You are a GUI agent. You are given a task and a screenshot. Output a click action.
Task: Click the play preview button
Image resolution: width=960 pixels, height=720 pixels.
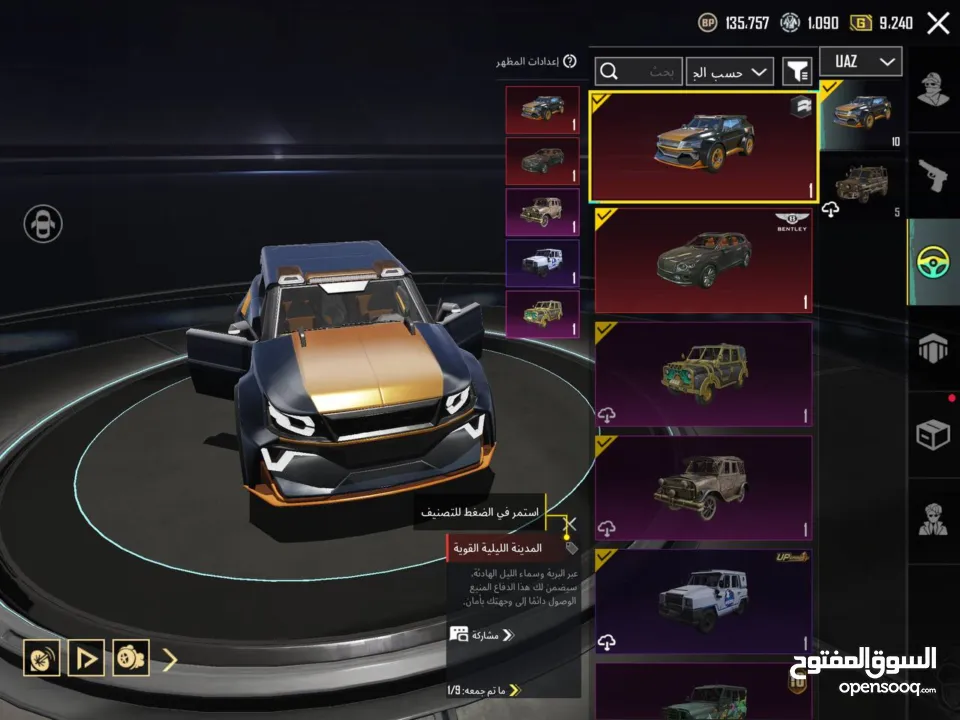(x=87, y=658)
